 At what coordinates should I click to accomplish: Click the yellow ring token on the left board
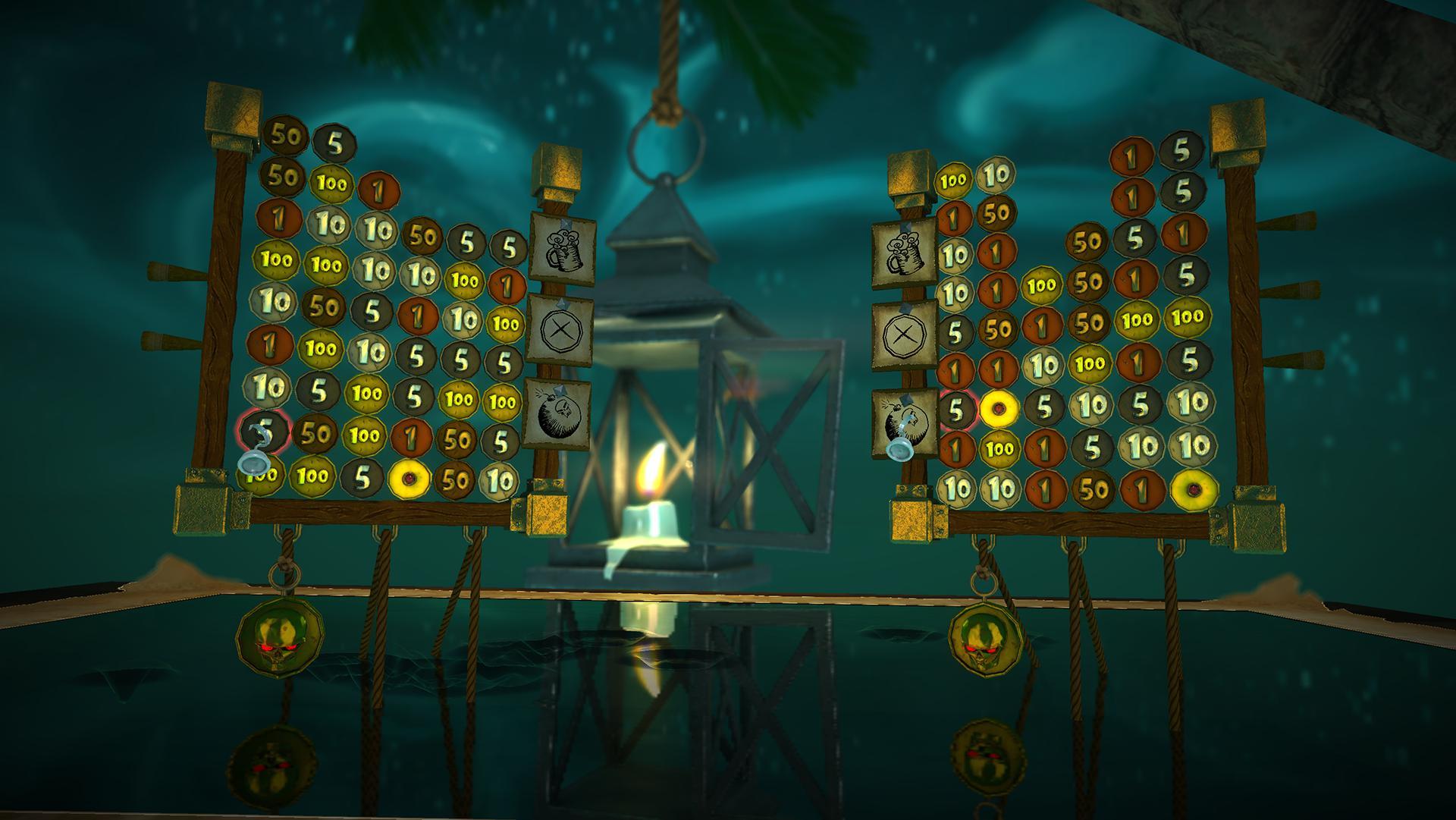point(409,479)
